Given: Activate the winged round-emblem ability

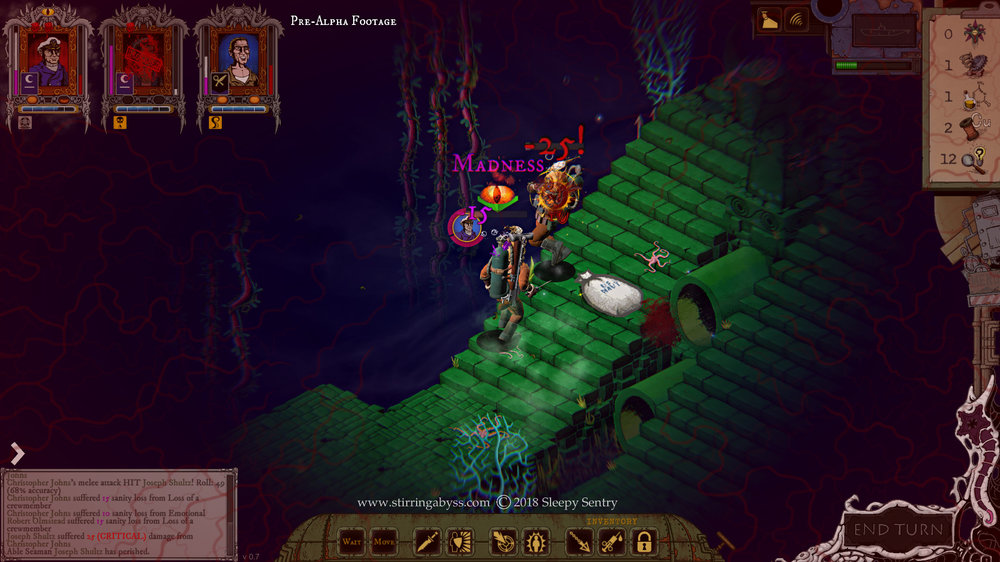Looking at the screenshot, I should click(x=502, y=543).
